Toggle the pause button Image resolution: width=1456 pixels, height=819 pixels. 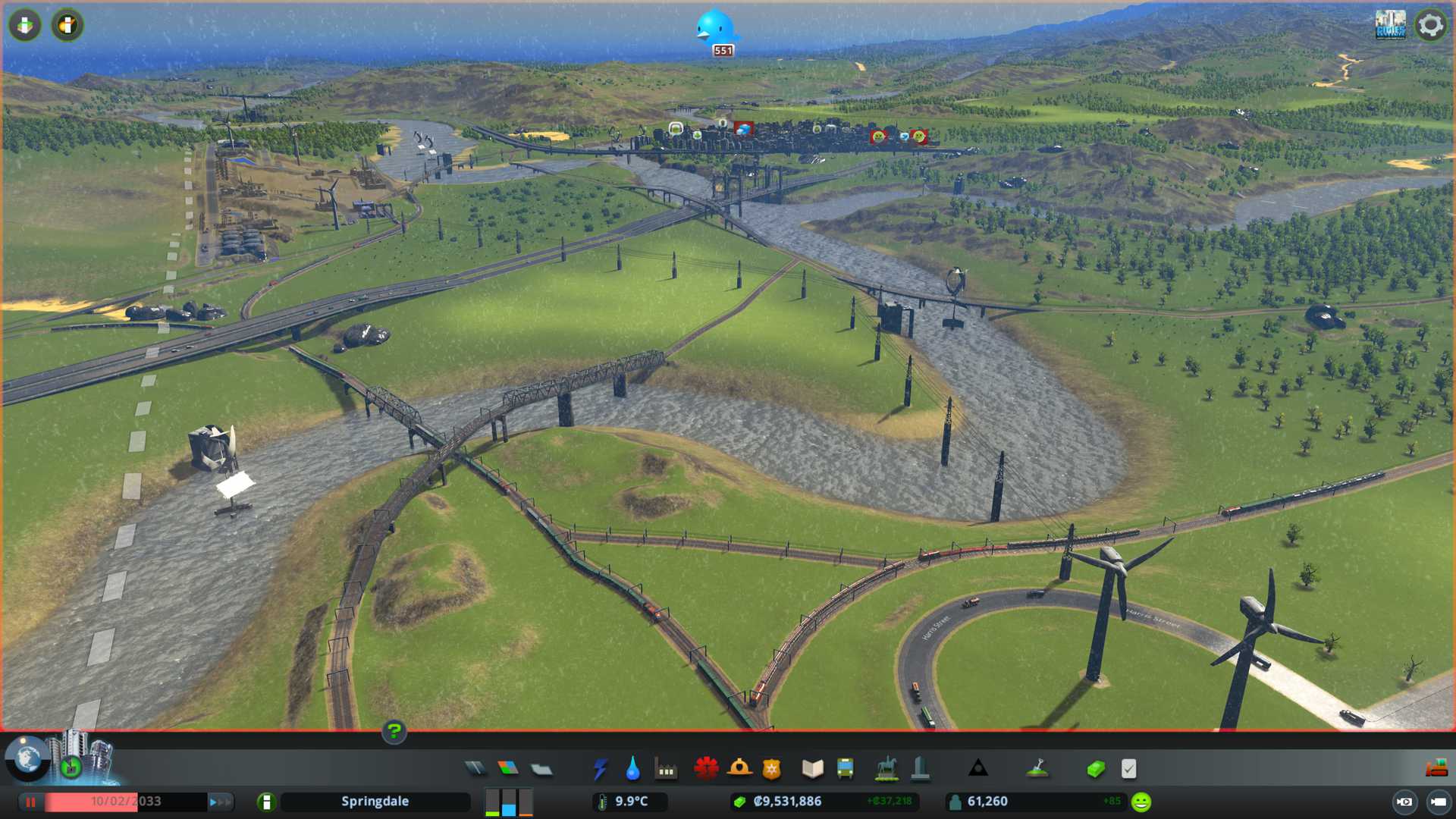31,802
